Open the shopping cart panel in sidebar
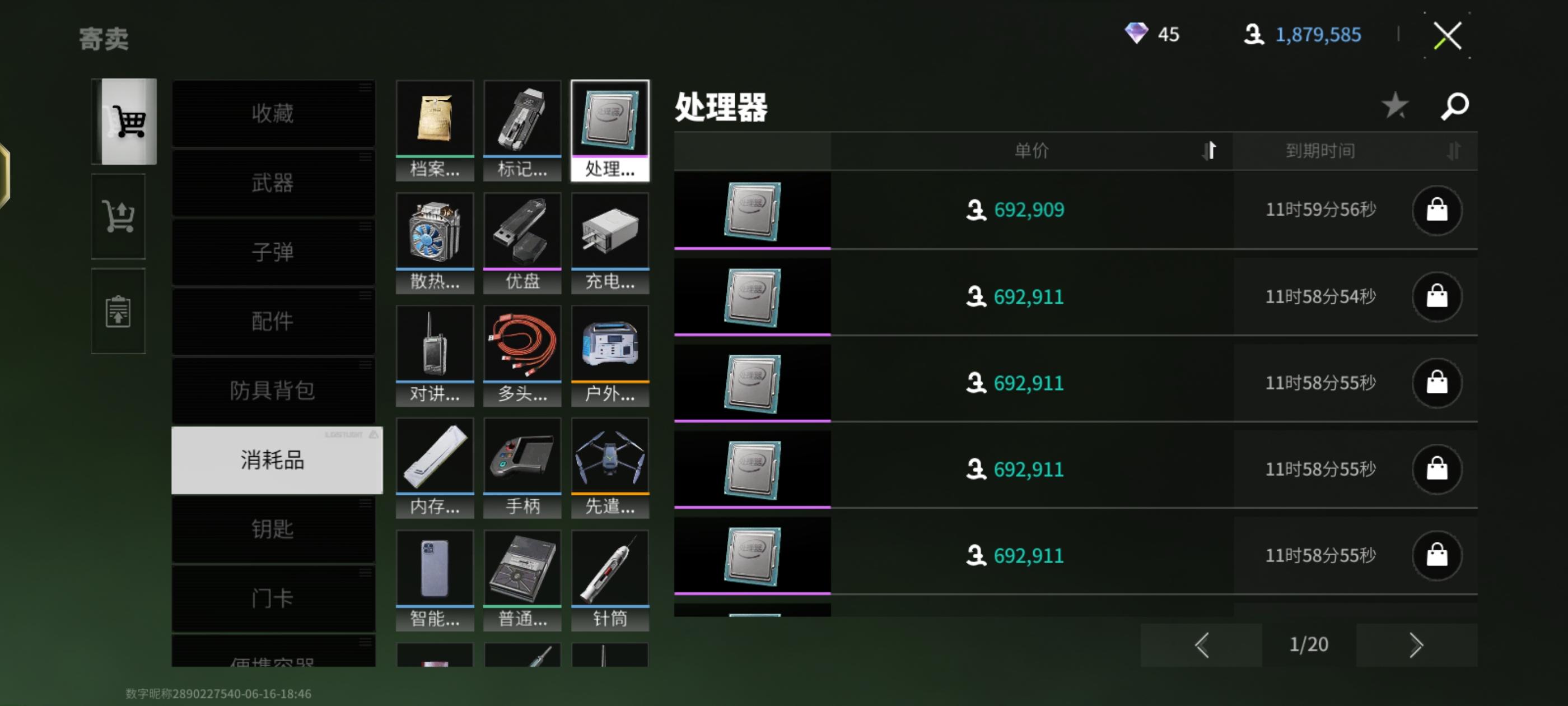The image size is (1568, 706). (x=118, y=217)
